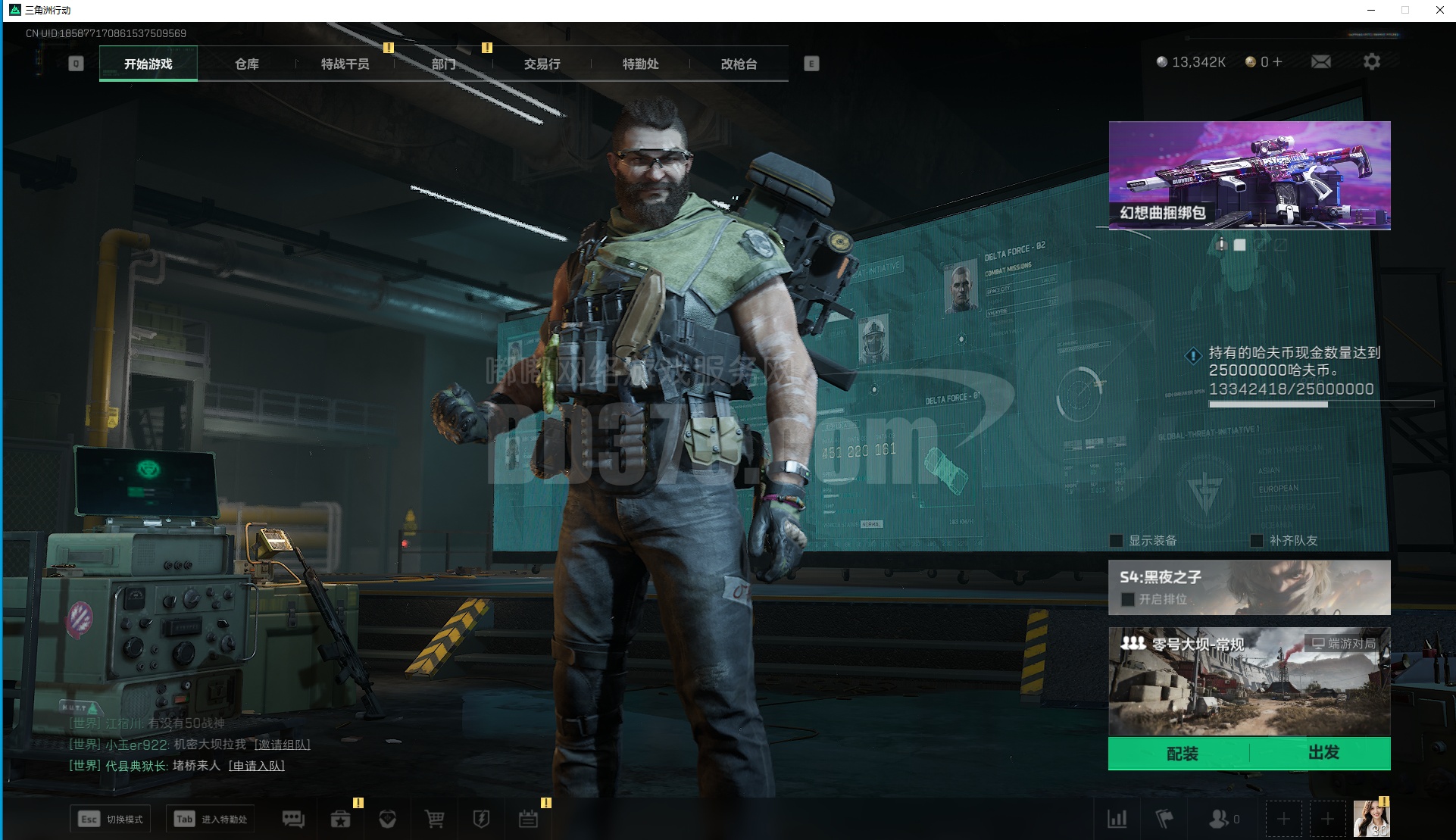Open the 特战干员 tab

345,64
